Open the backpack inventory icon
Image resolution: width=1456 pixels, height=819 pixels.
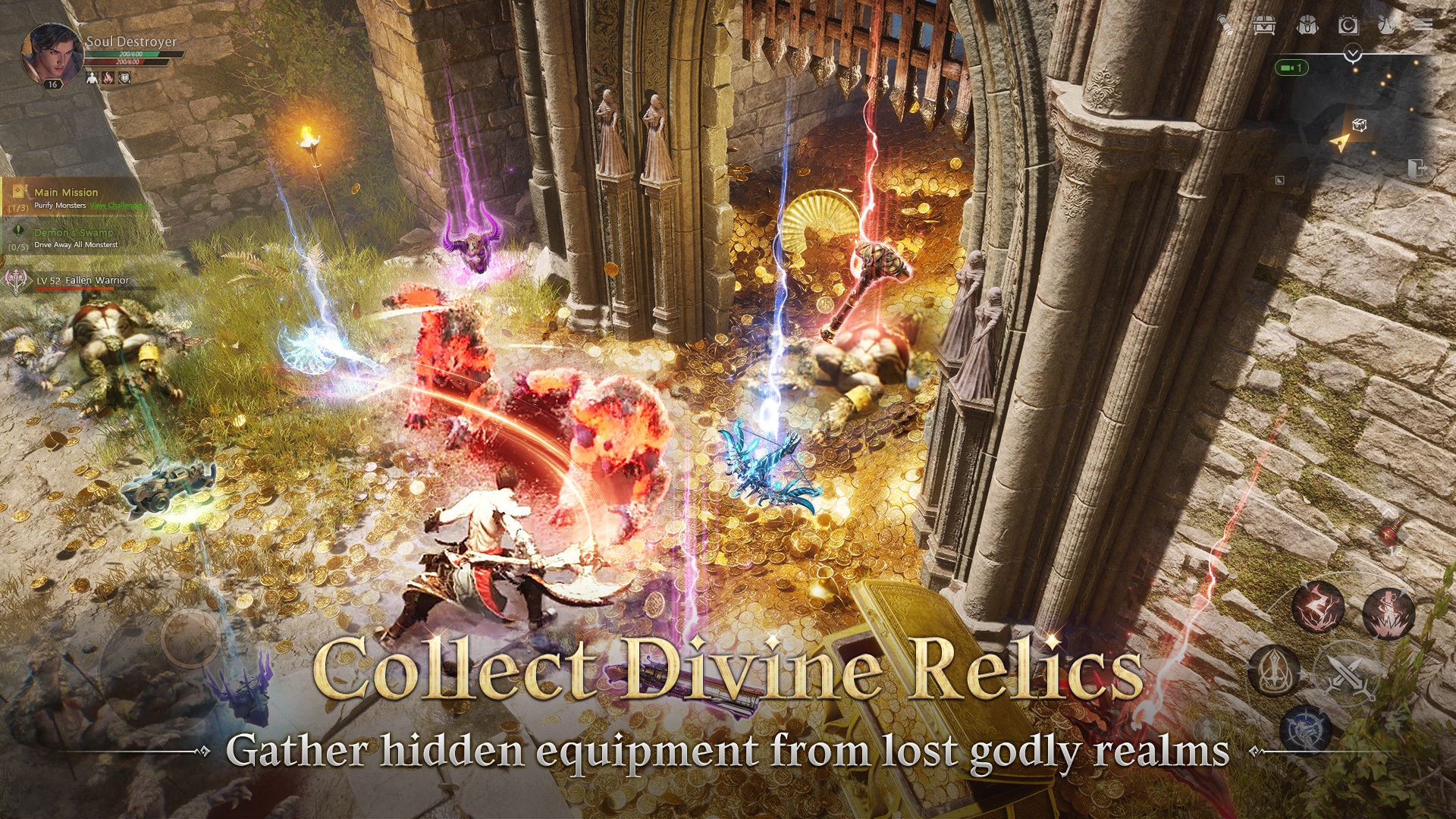point(1307,26)
